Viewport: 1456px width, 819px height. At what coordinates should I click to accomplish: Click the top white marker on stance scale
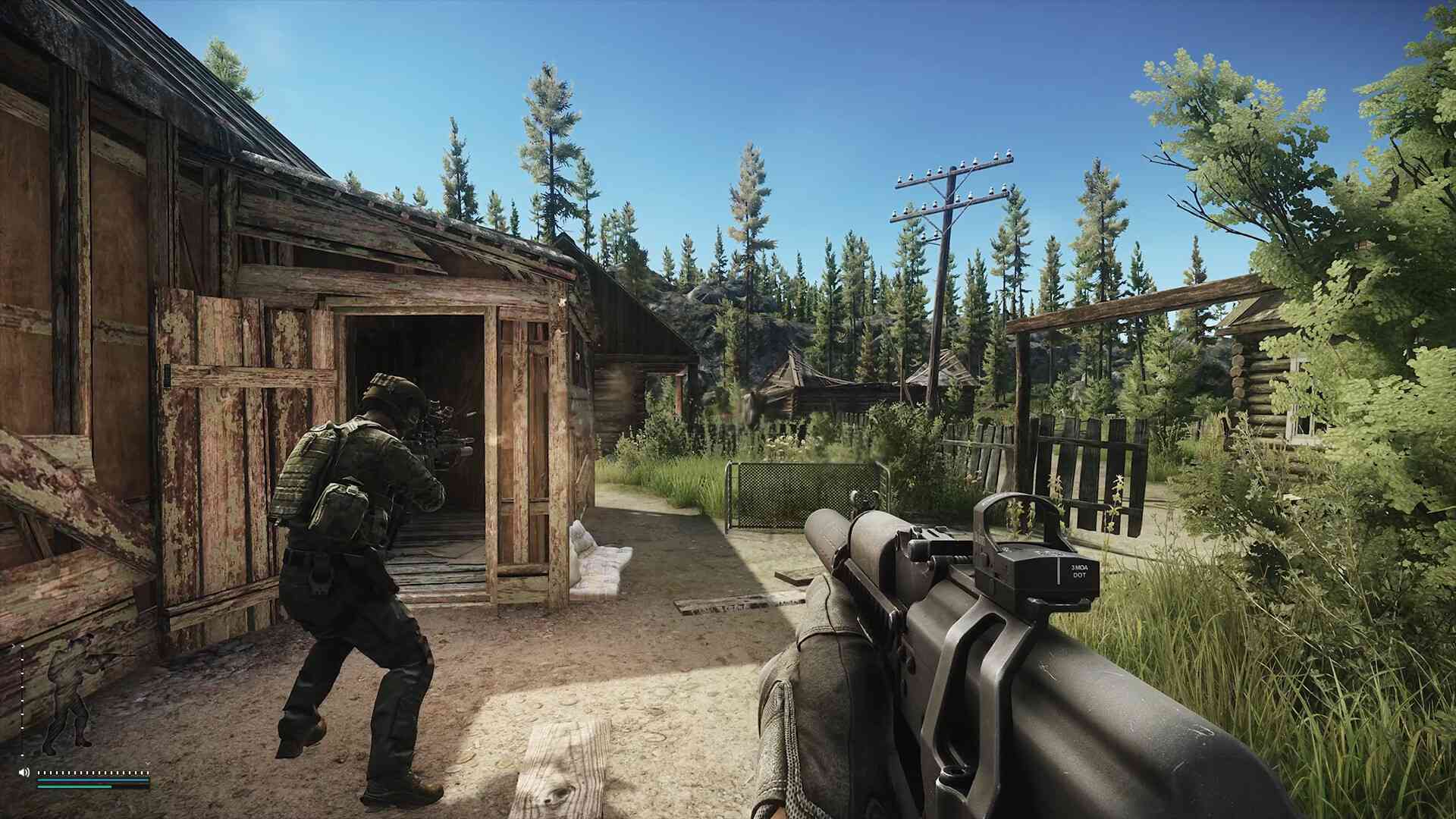pos(22,646)
